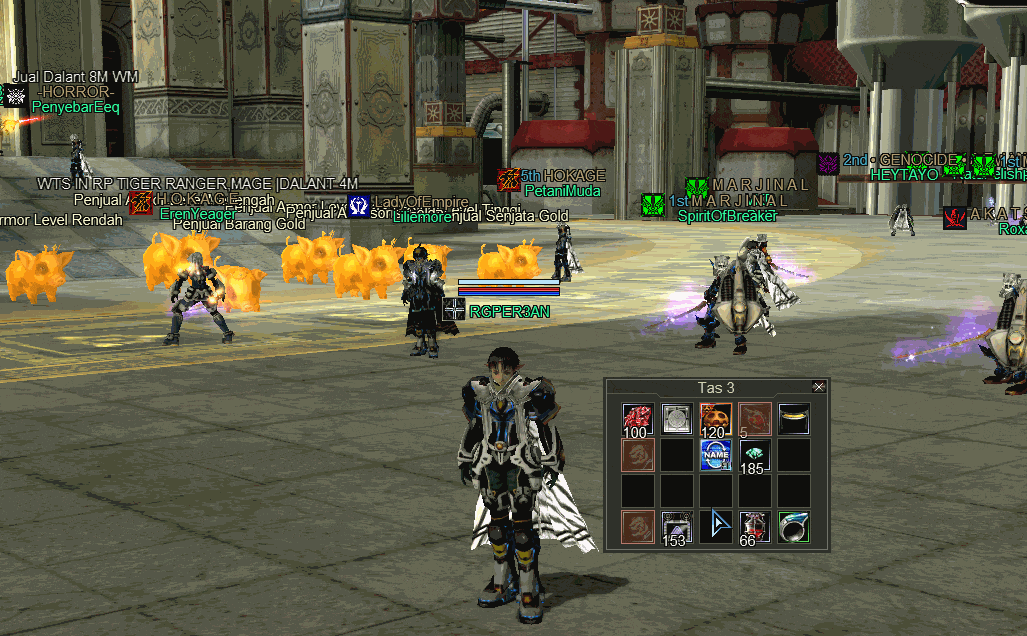Click the Tas 3 window title bar
The height and width of the screenshot is (636, 1027).
click(x=714, y=387)
